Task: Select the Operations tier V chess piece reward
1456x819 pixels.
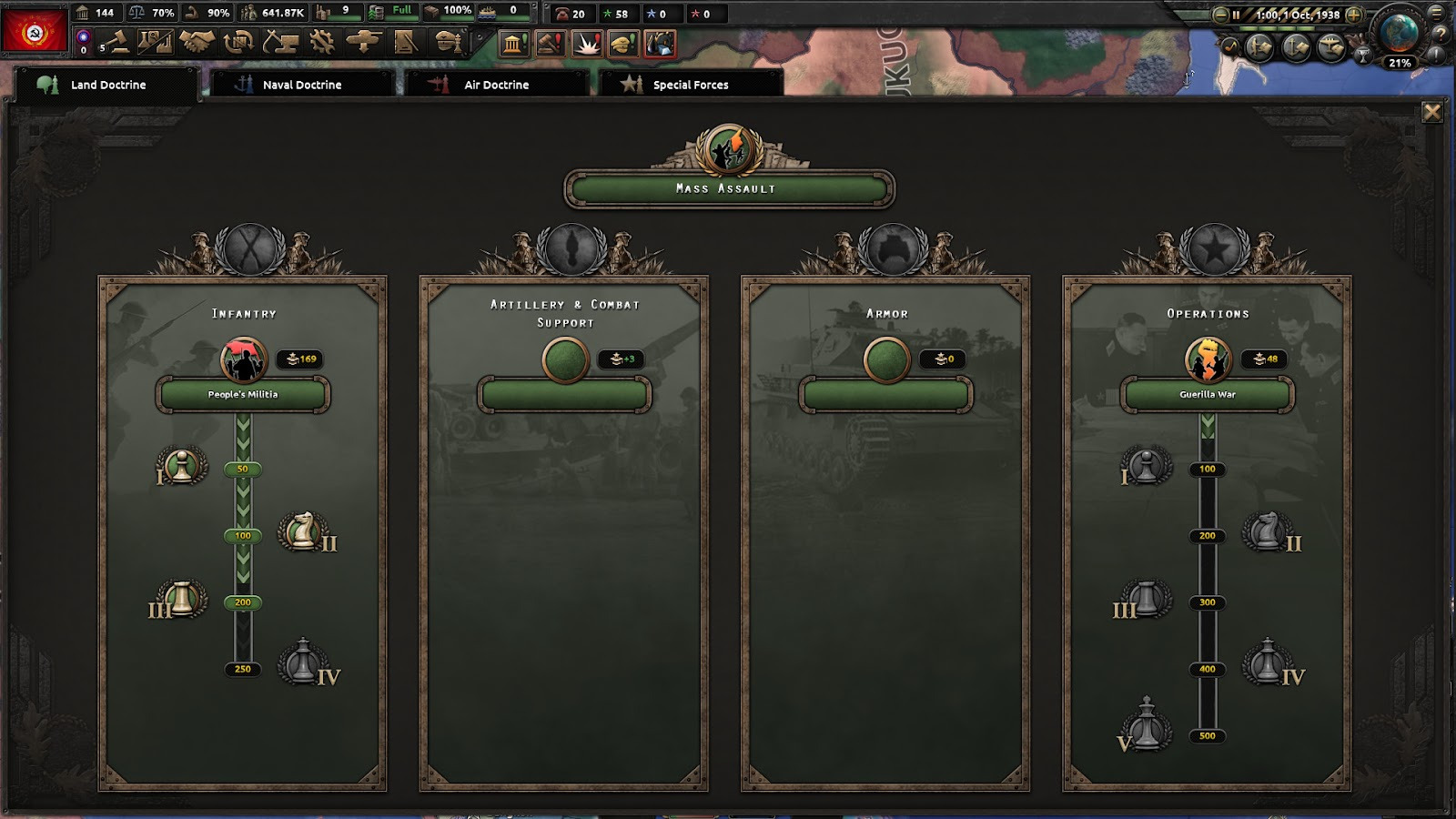Action: click(x=1146, y=726)
